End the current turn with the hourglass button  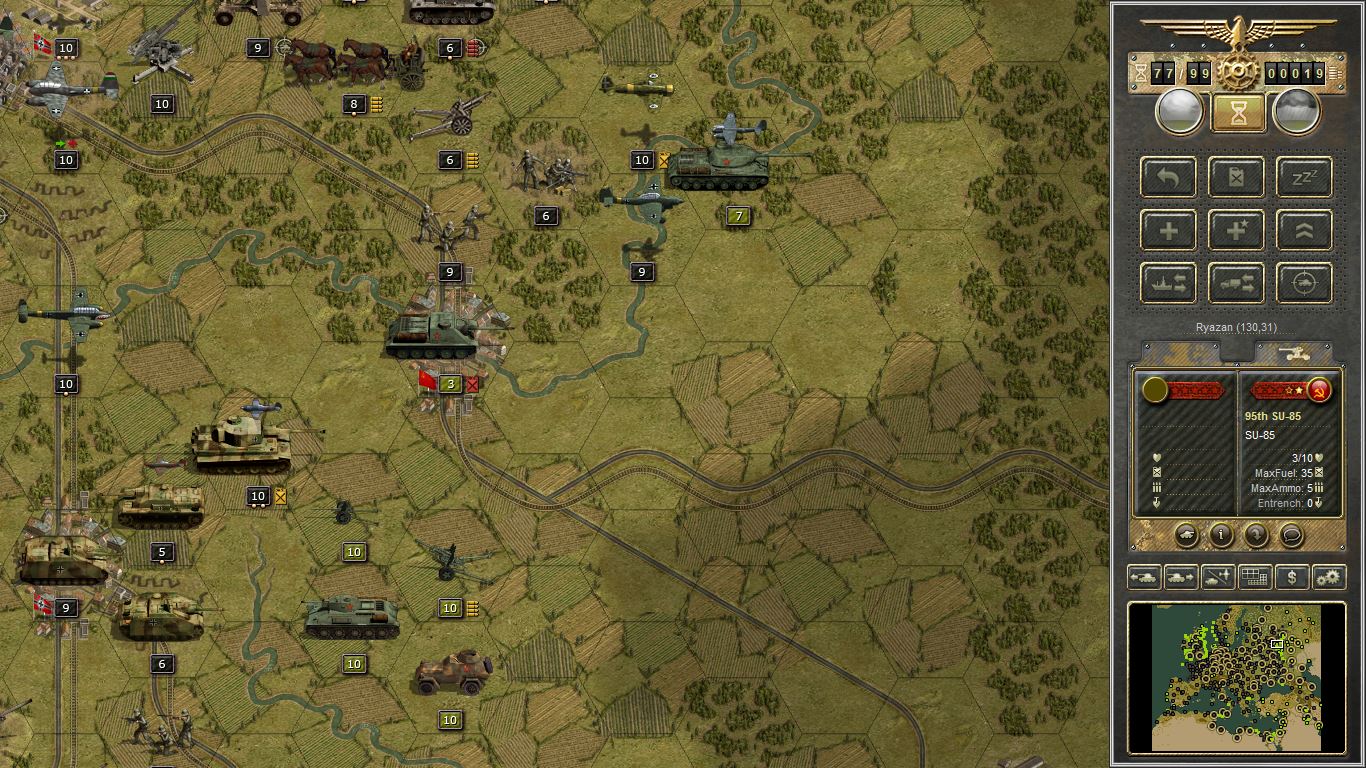(x=1238, y=110)
